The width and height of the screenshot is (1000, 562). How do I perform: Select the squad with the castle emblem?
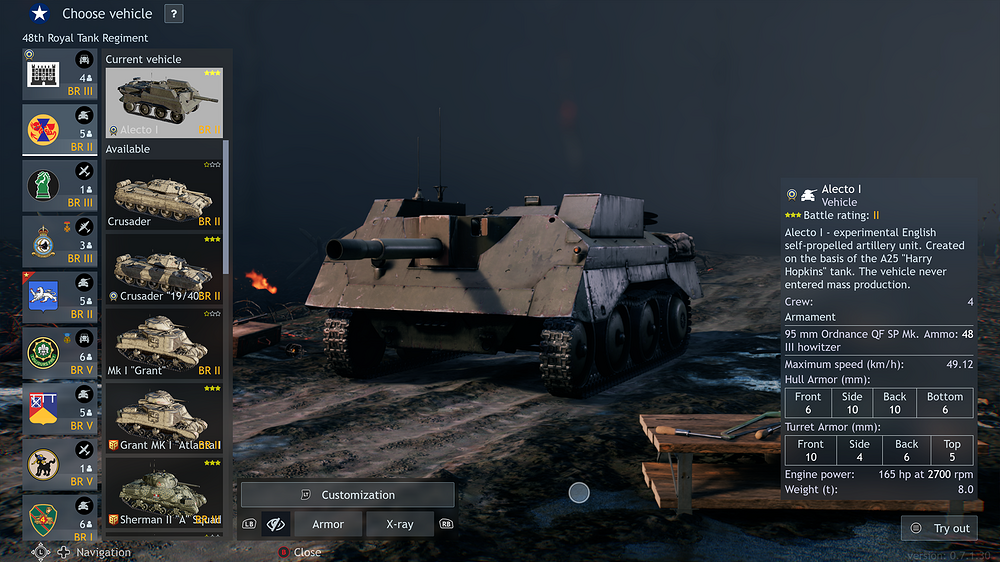point(61,74)
